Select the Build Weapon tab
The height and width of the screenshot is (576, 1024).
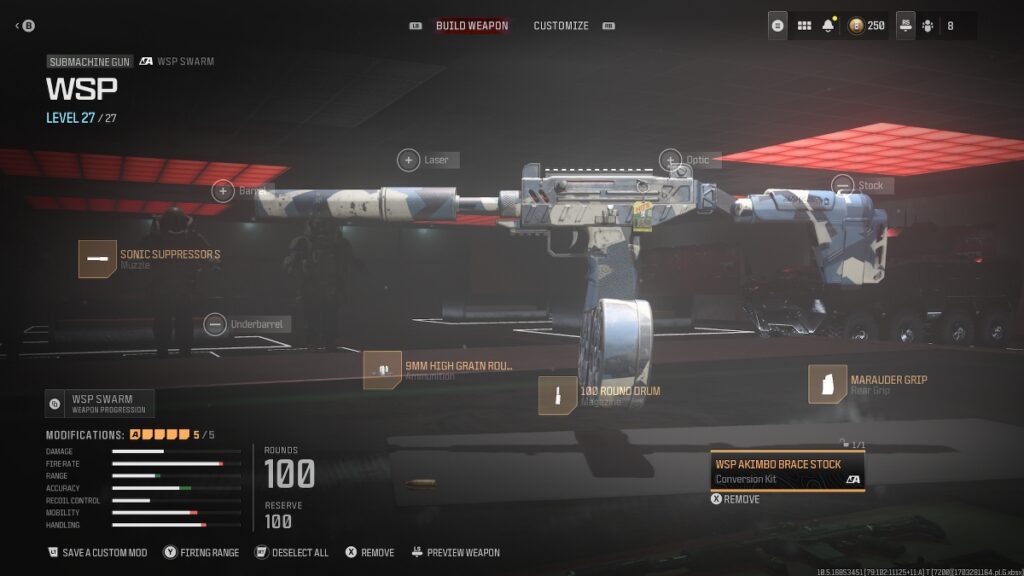[472, 26]
